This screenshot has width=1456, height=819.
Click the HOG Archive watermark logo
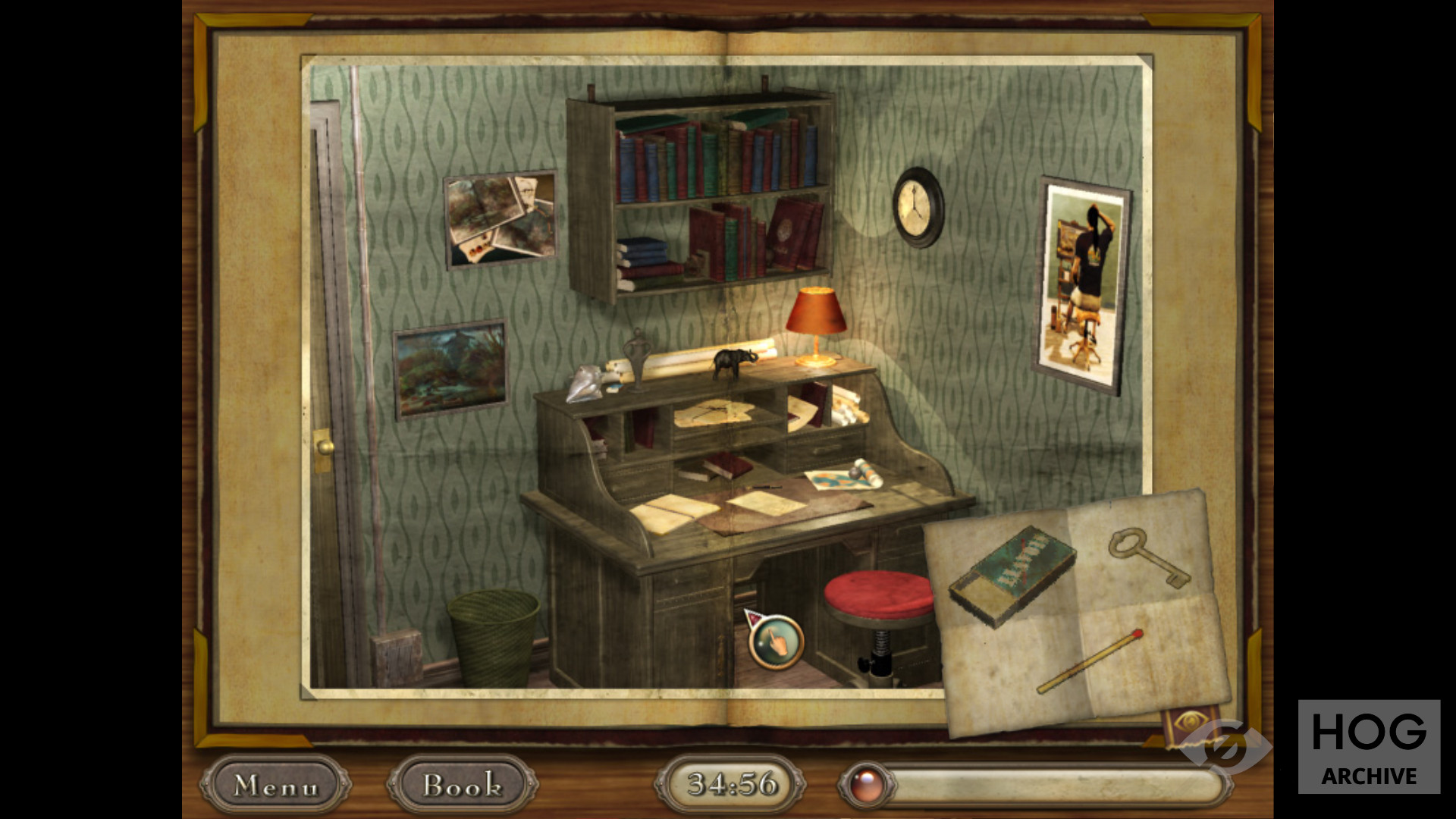tap(1369, 747)
